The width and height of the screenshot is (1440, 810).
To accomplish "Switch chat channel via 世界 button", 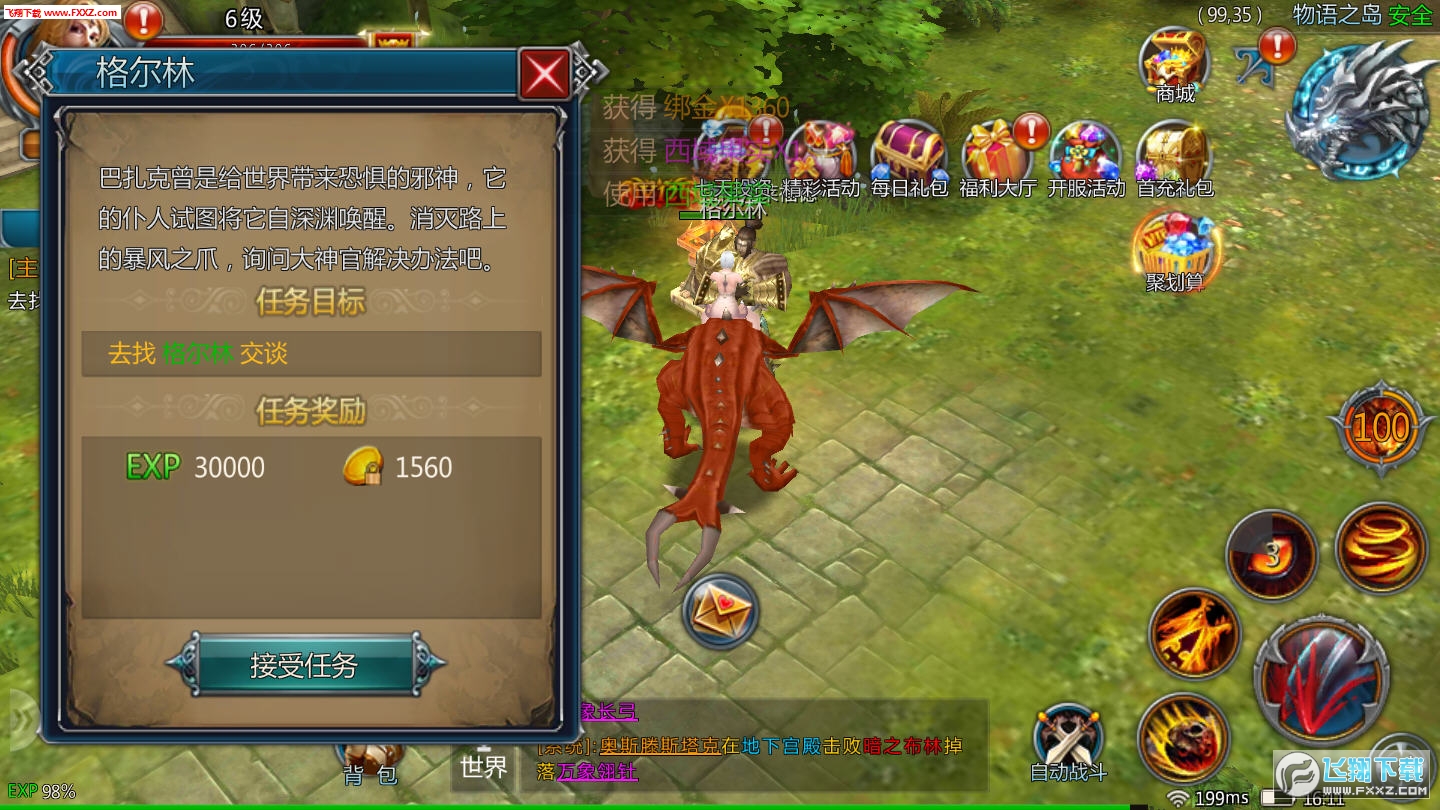I will coord(484,767).
